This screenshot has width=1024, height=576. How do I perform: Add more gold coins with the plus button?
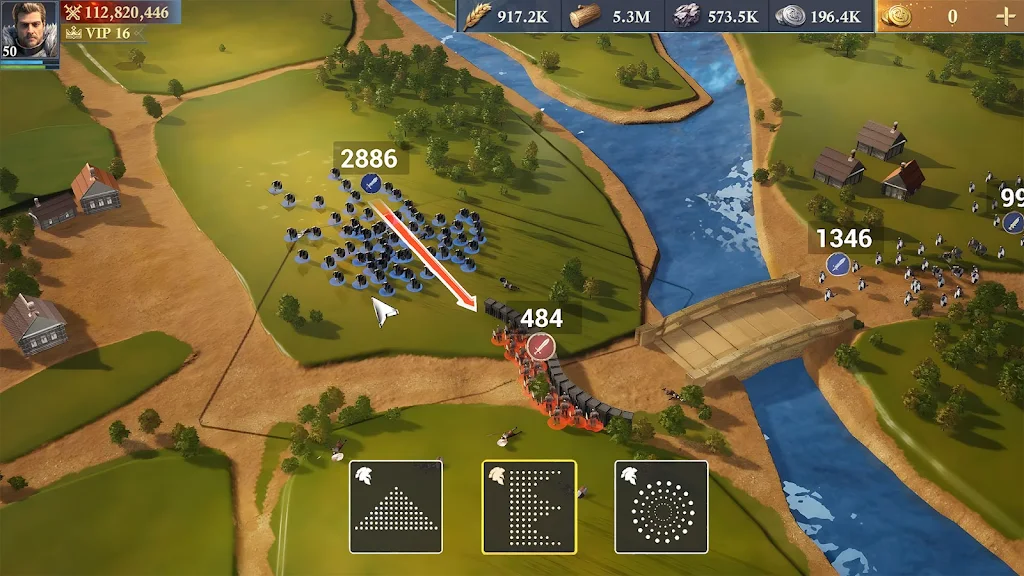[x=1004, y=16]
